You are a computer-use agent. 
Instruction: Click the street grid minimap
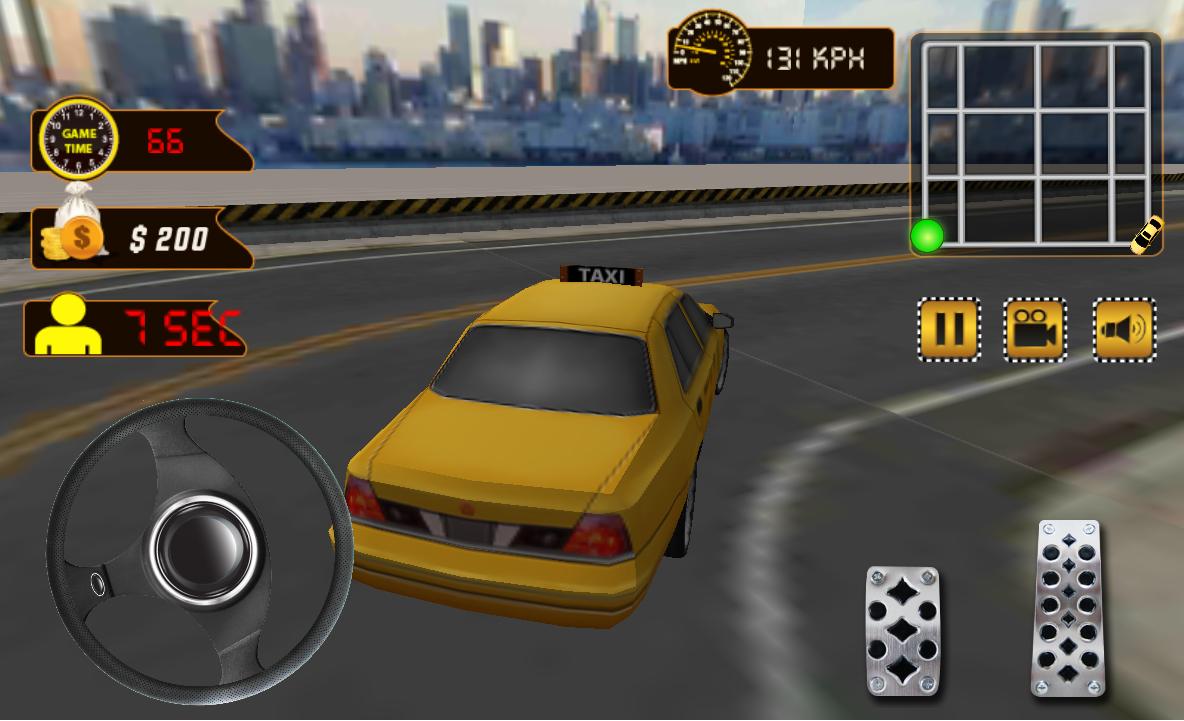point(1036,144)
